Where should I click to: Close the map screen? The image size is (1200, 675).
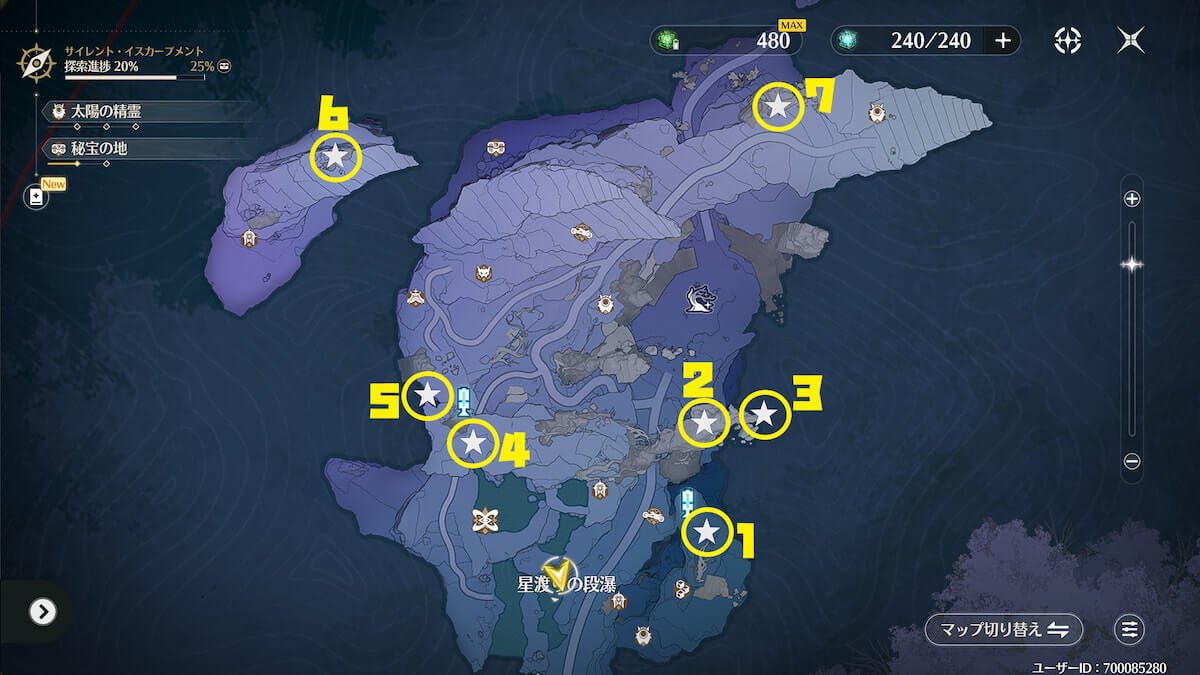click(x=1131, y=40)
